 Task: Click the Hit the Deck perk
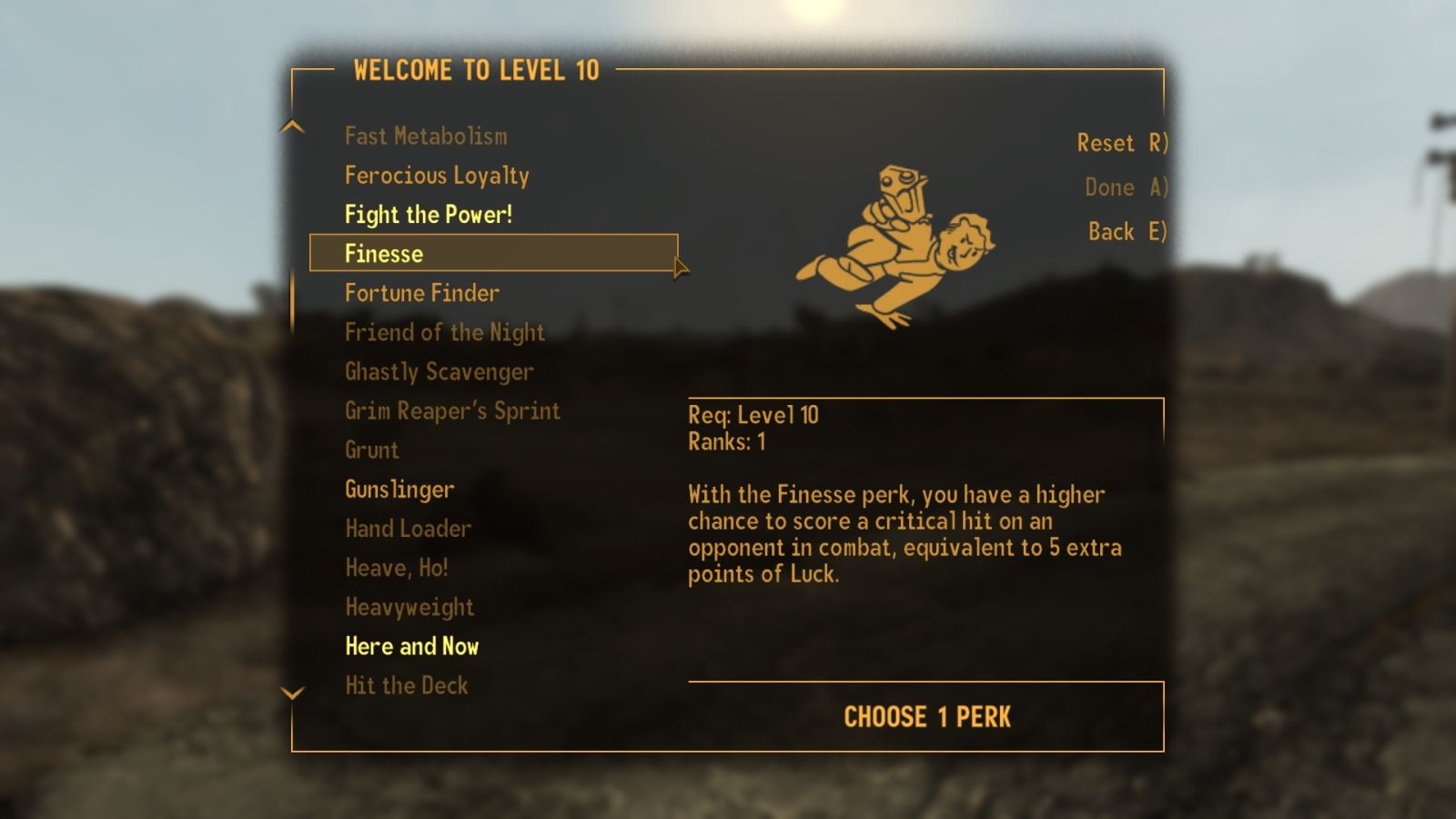(x=407, y=685)
